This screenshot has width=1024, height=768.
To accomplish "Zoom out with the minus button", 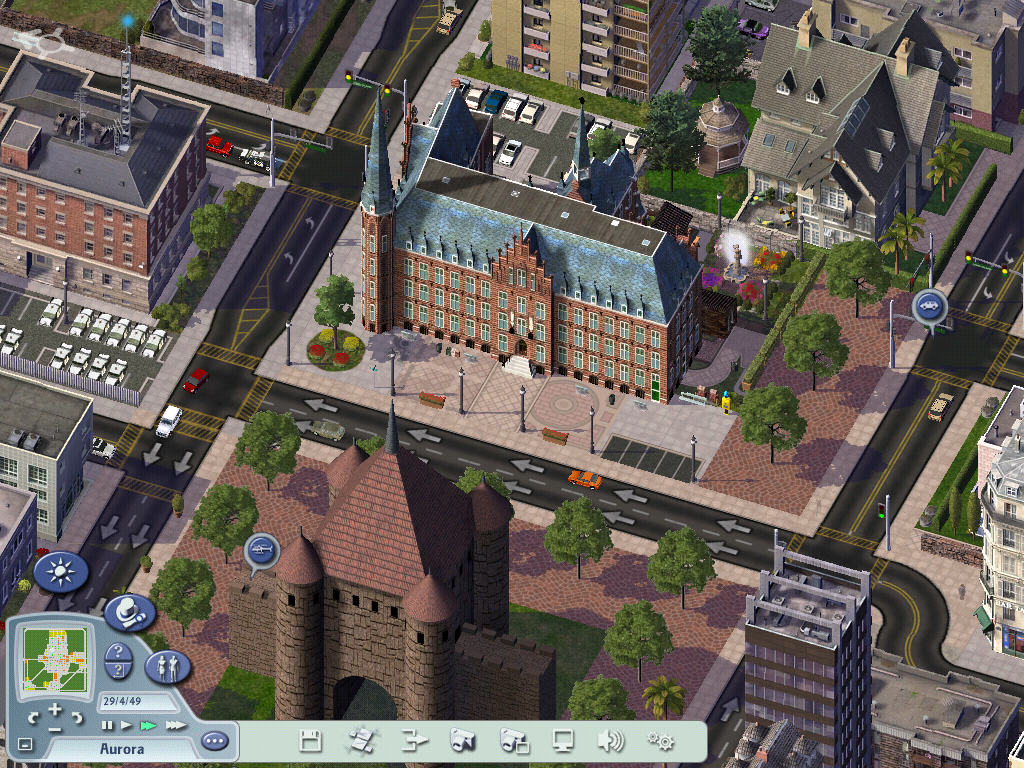I will (55, 727).
